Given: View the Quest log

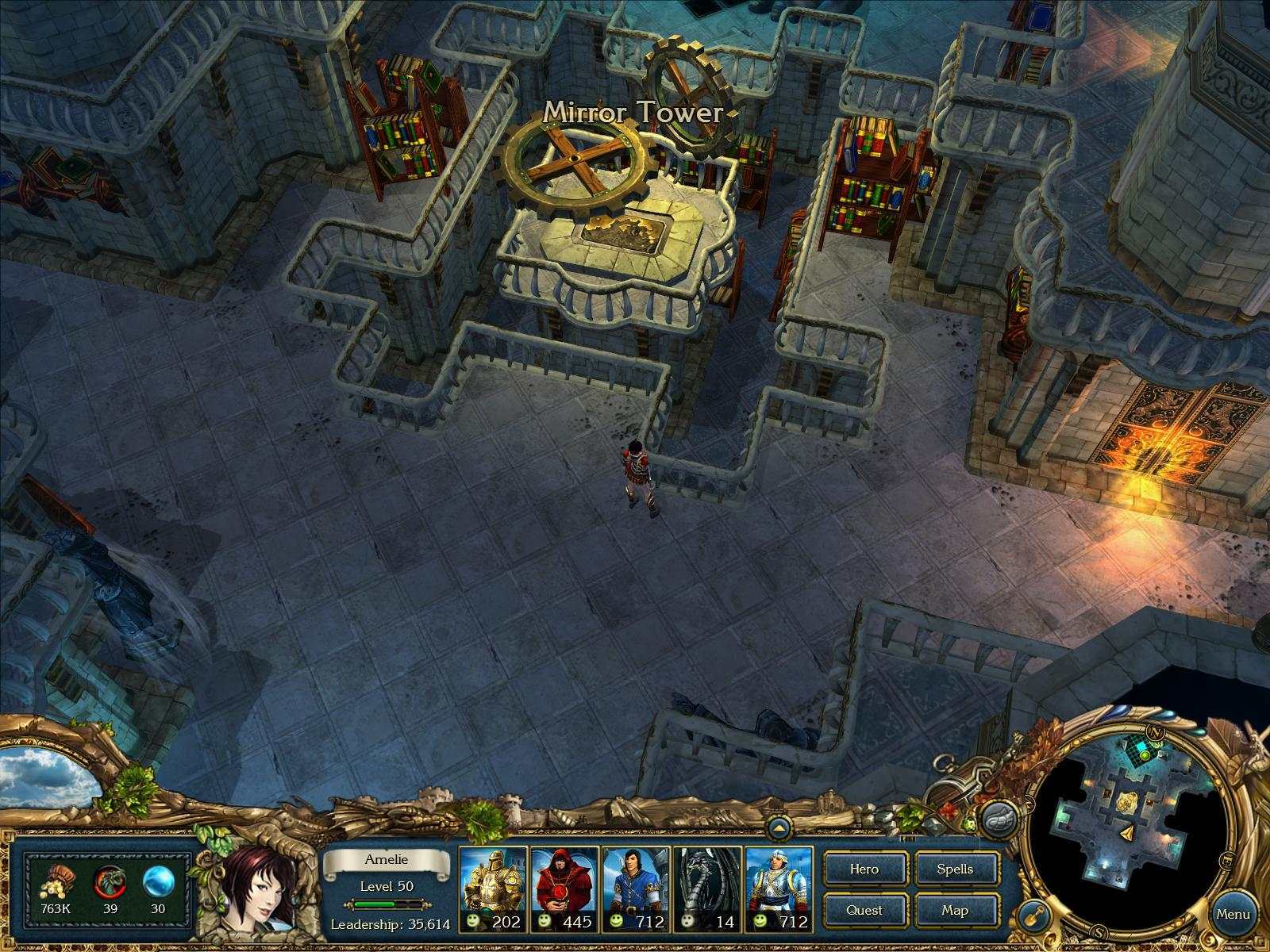Looking at the screenshot, I should pyautogui.click(x=865, y=911).
